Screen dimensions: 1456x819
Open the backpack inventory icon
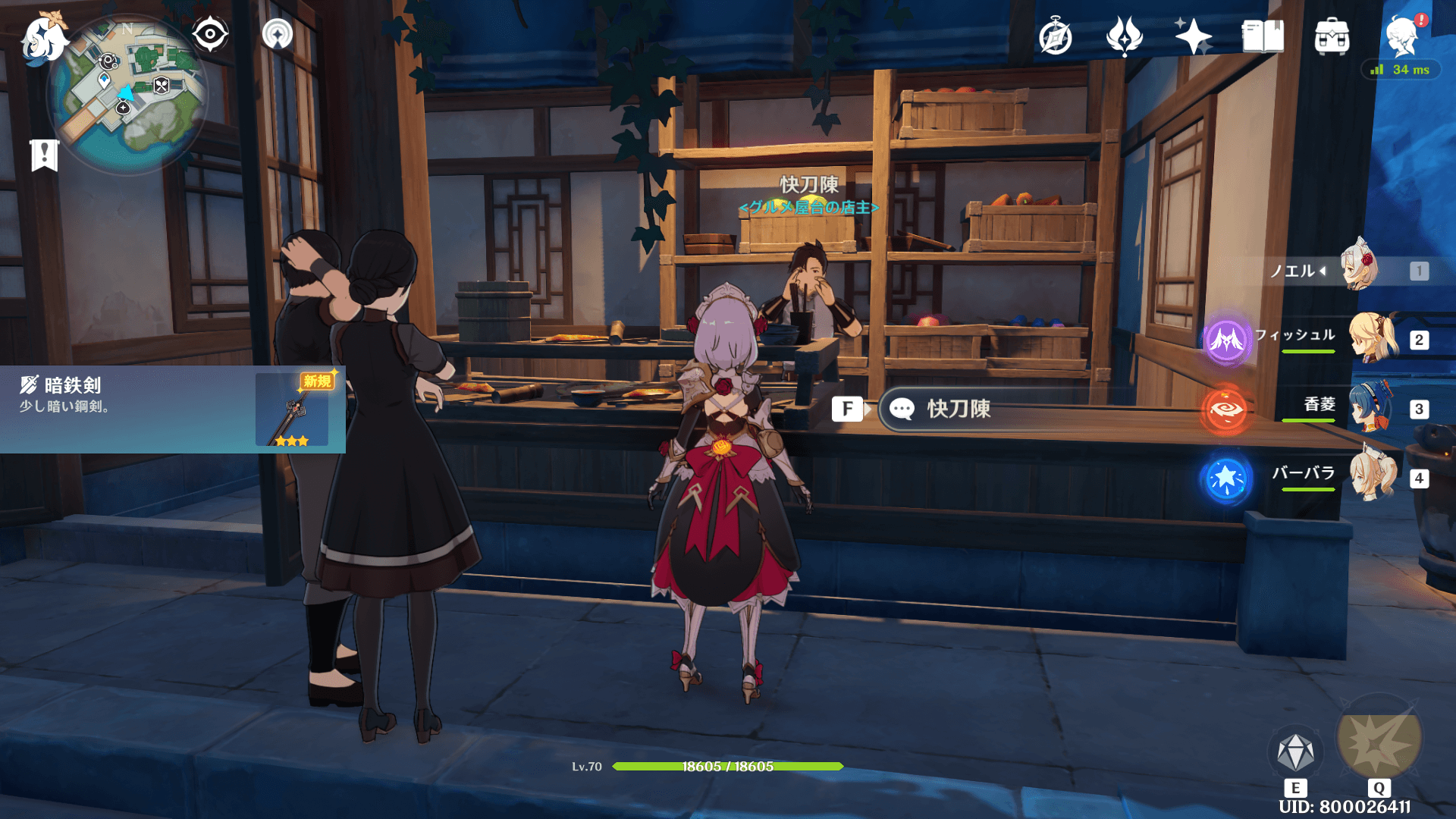[1332, 36]
